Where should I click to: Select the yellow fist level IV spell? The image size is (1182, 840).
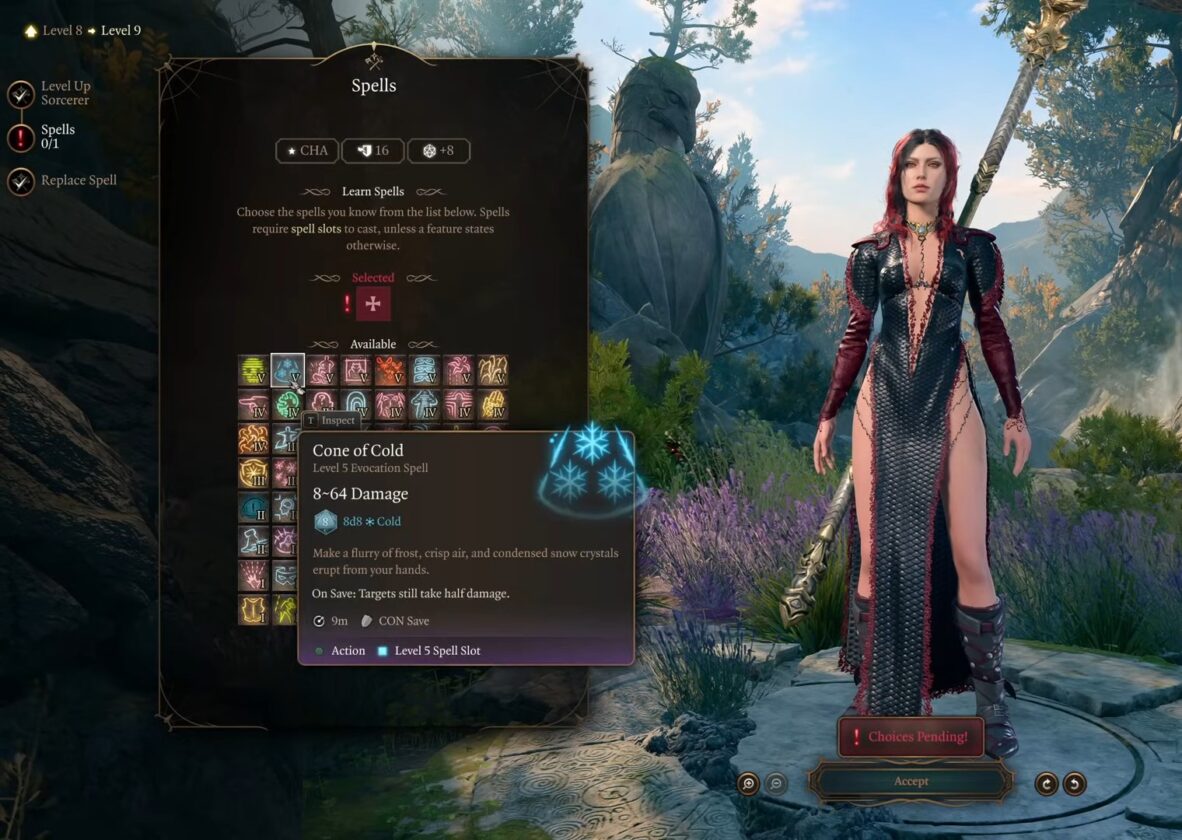tap(492, 405)
